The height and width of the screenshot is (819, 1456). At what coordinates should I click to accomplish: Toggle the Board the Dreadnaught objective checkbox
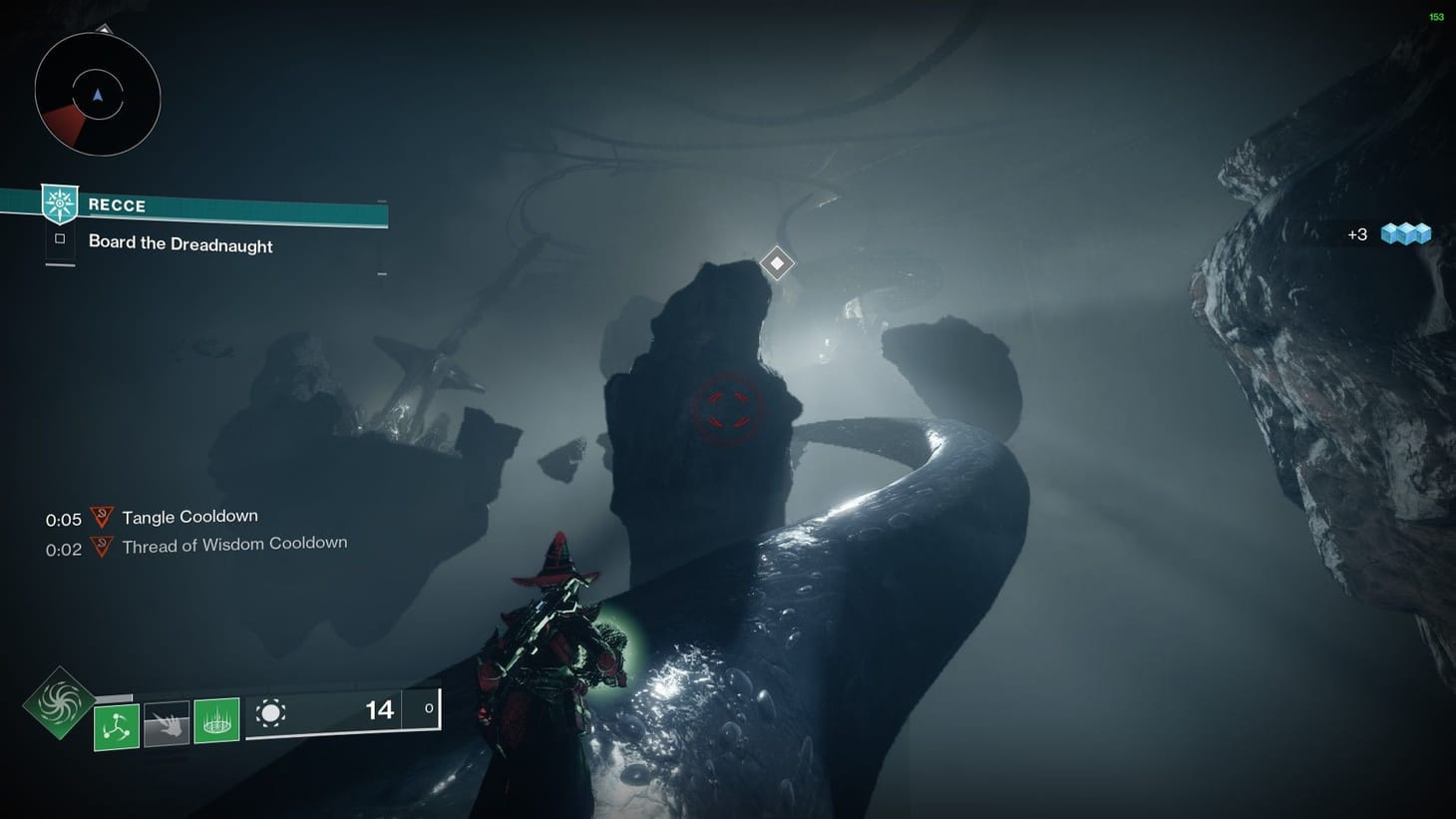[x=60, y=238]
